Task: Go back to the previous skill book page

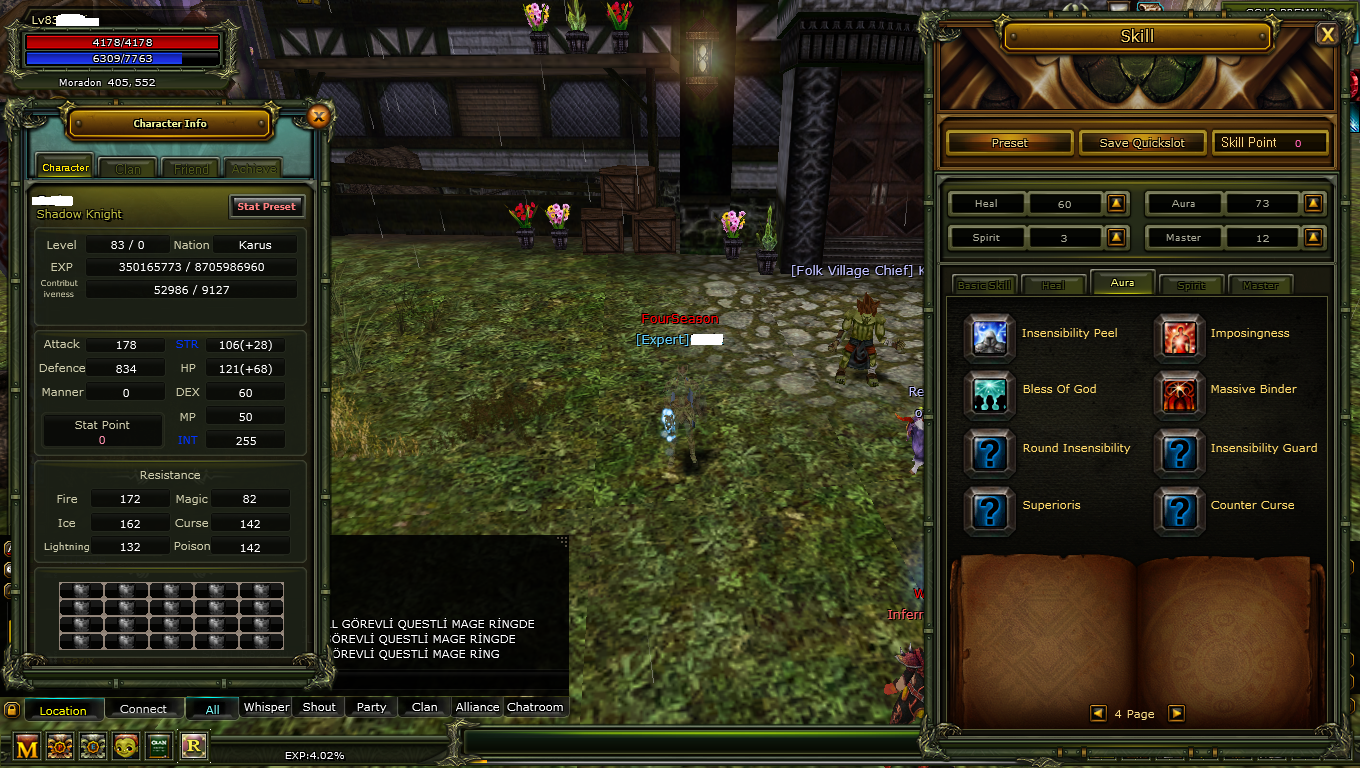Action: click(1097, 713)
